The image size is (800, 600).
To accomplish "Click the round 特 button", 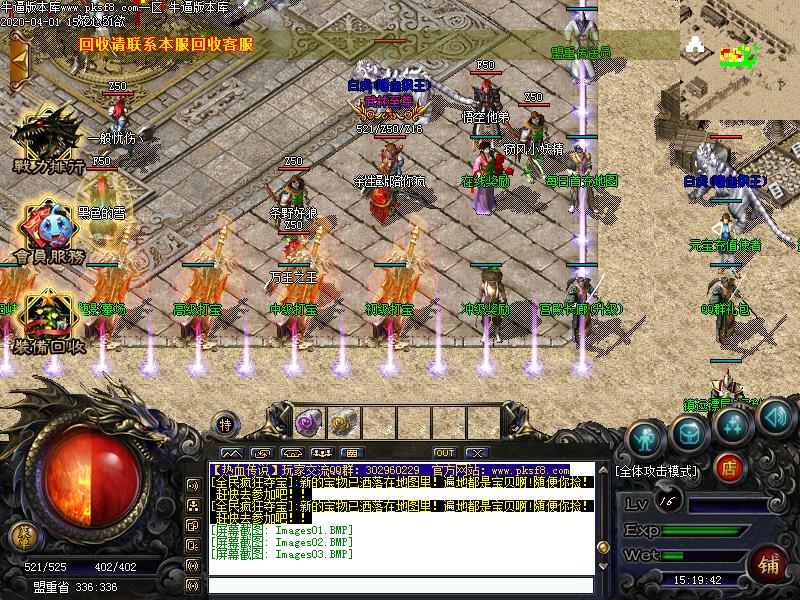I will [225, 424].
